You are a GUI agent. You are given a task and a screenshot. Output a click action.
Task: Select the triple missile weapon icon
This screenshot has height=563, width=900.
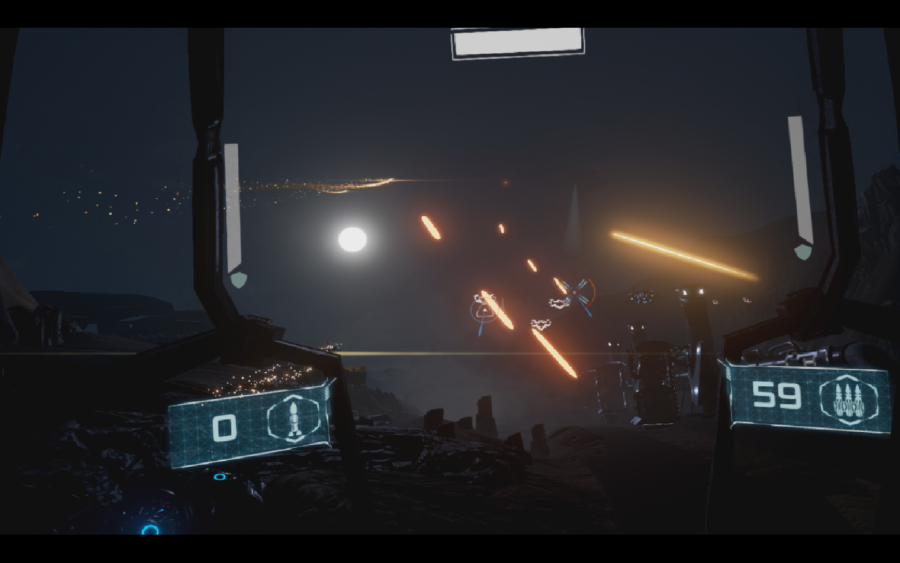[x=841, y=399]
